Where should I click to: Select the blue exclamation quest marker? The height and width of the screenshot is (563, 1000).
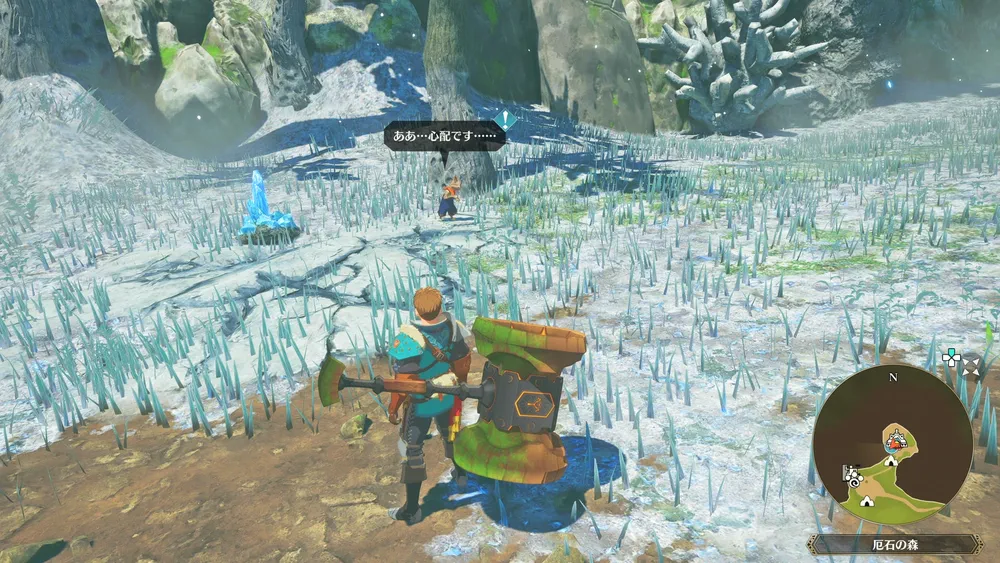coord(507,120)
